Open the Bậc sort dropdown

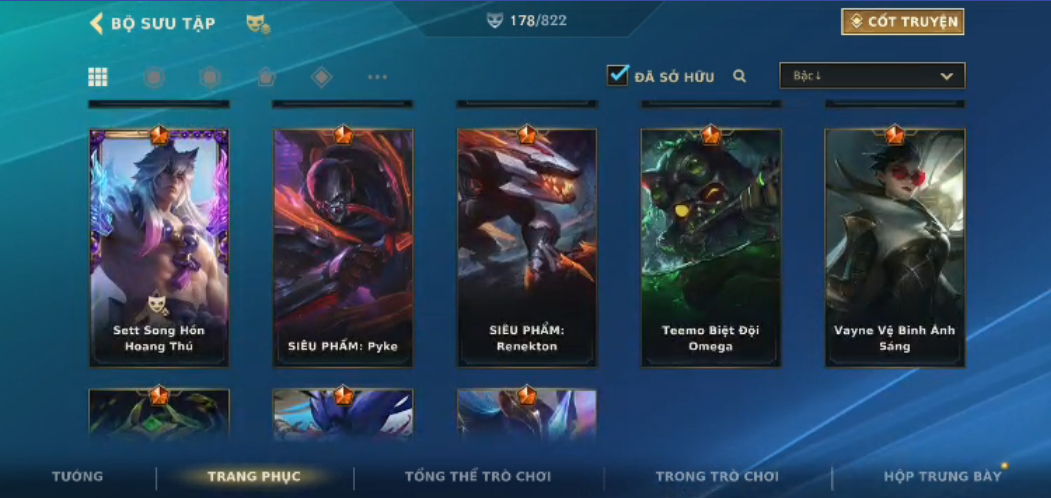pos(872,76)
